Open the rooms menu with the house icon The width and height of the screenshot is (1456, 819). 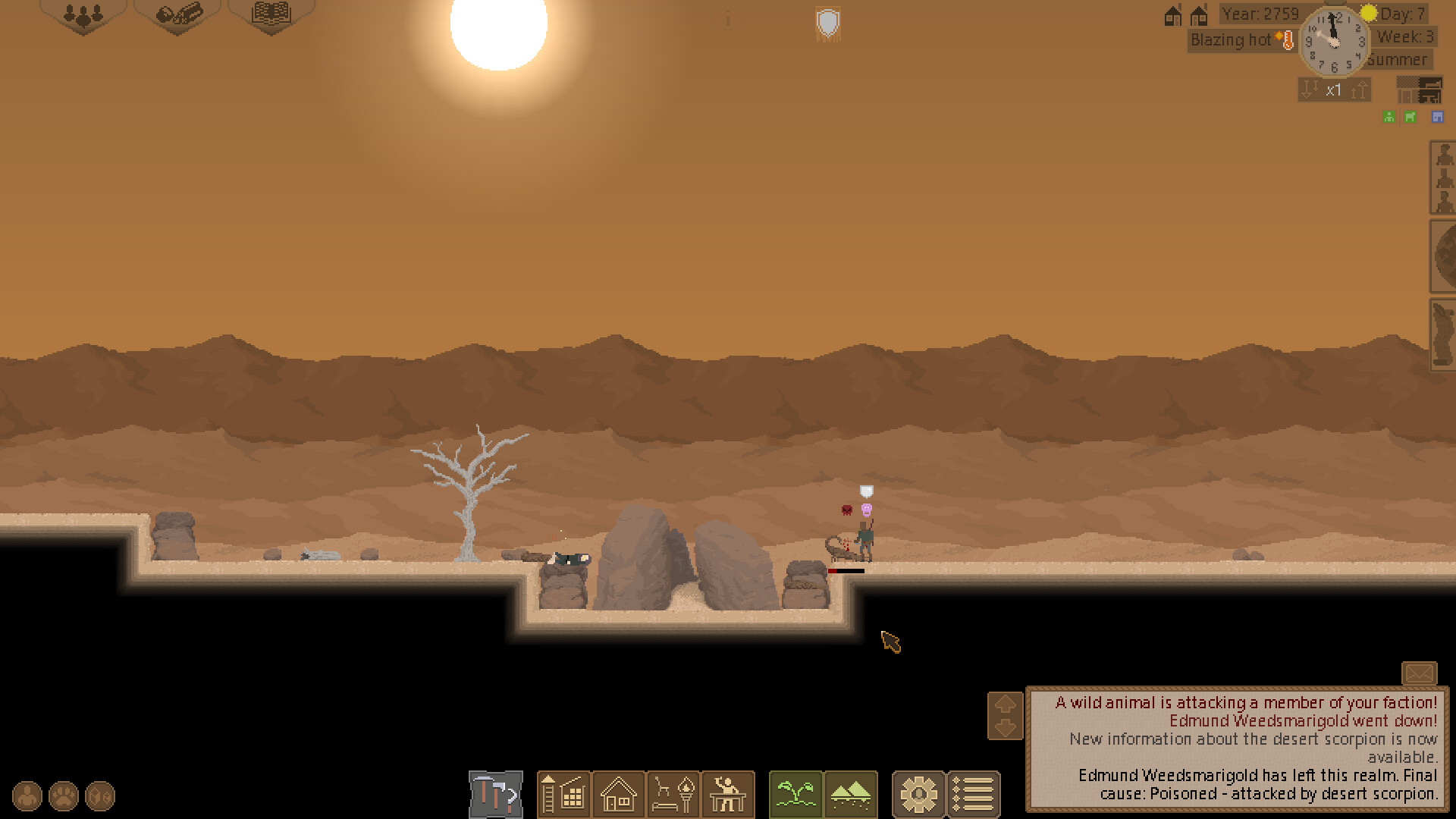coord(619,795)
